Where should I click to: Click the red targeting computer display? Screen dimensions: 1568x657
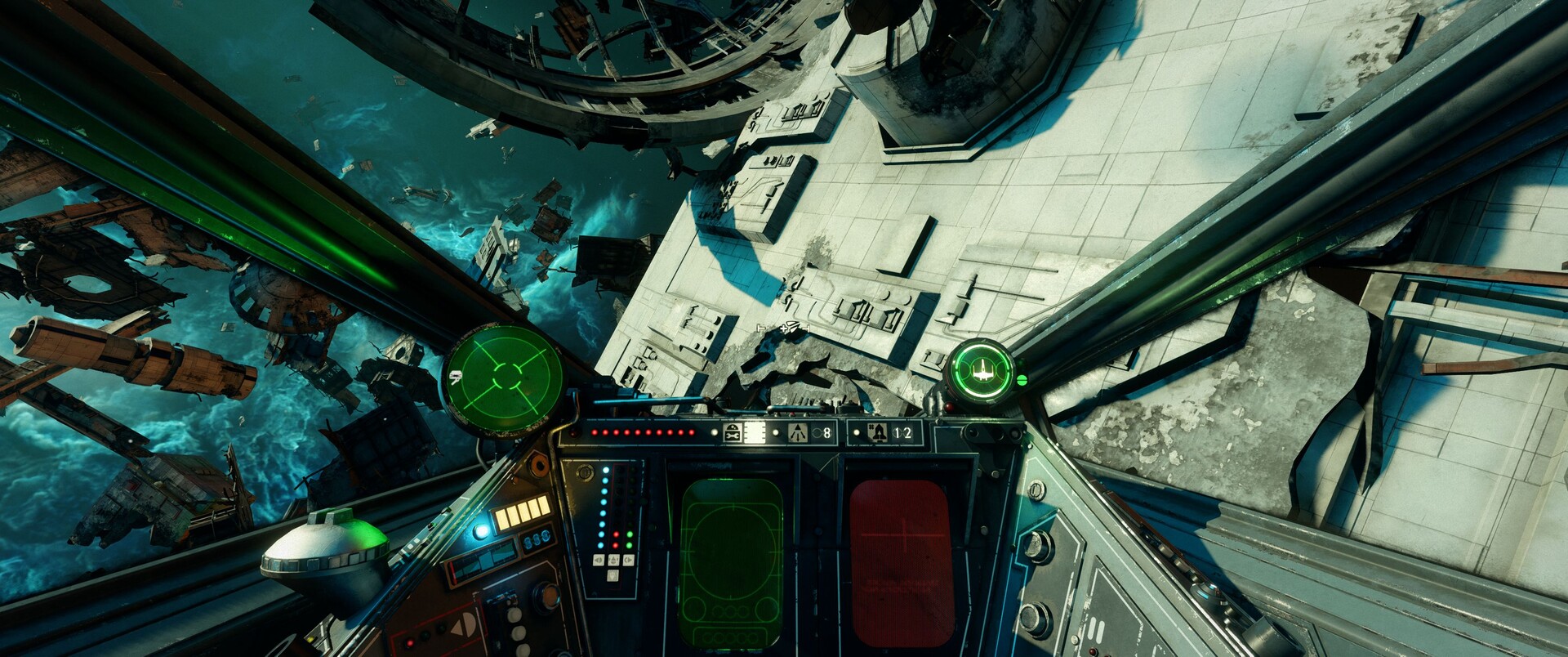point(902,561)
